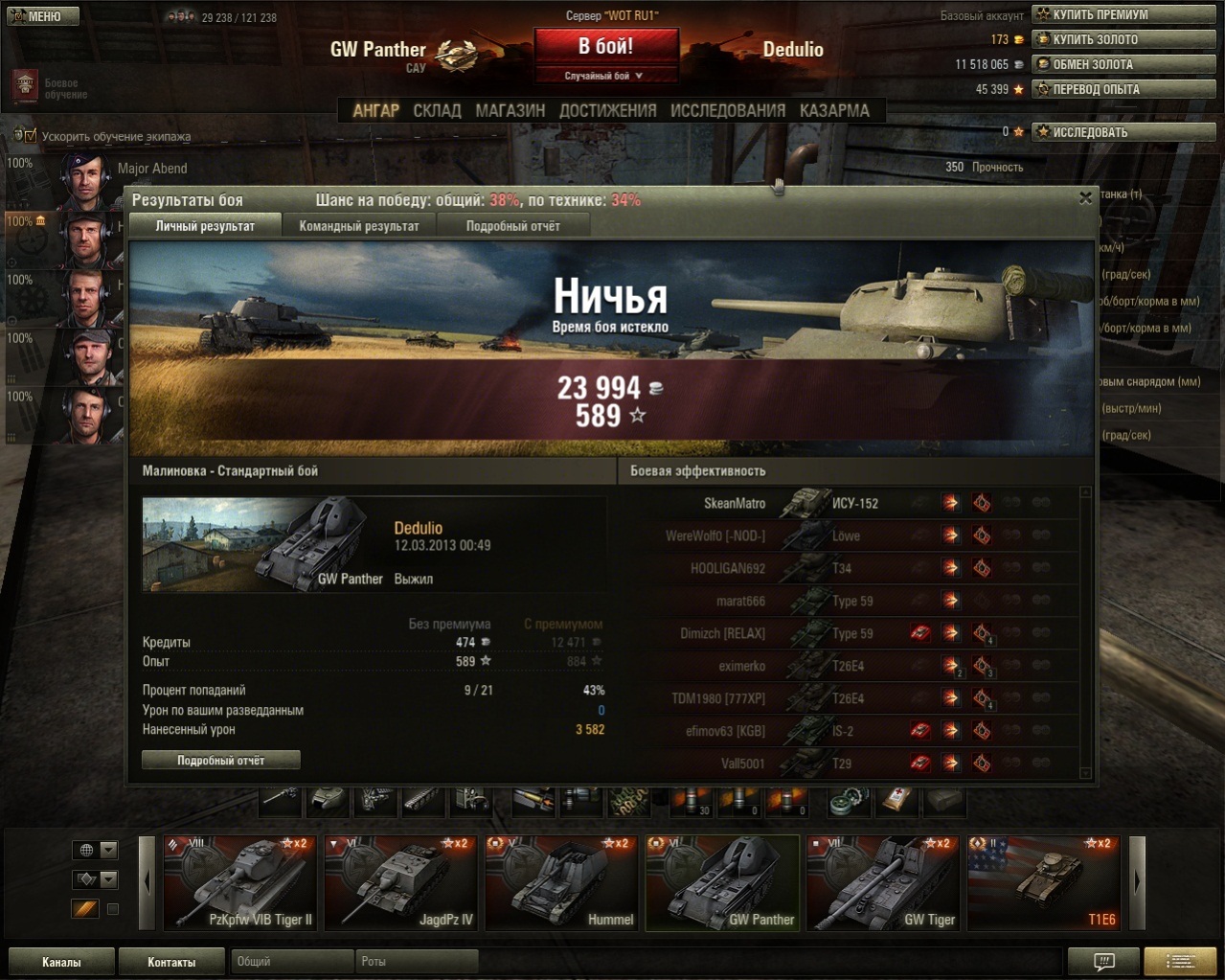
Task: Open the Подробный отчёт tab
Action: pos(512,226)
